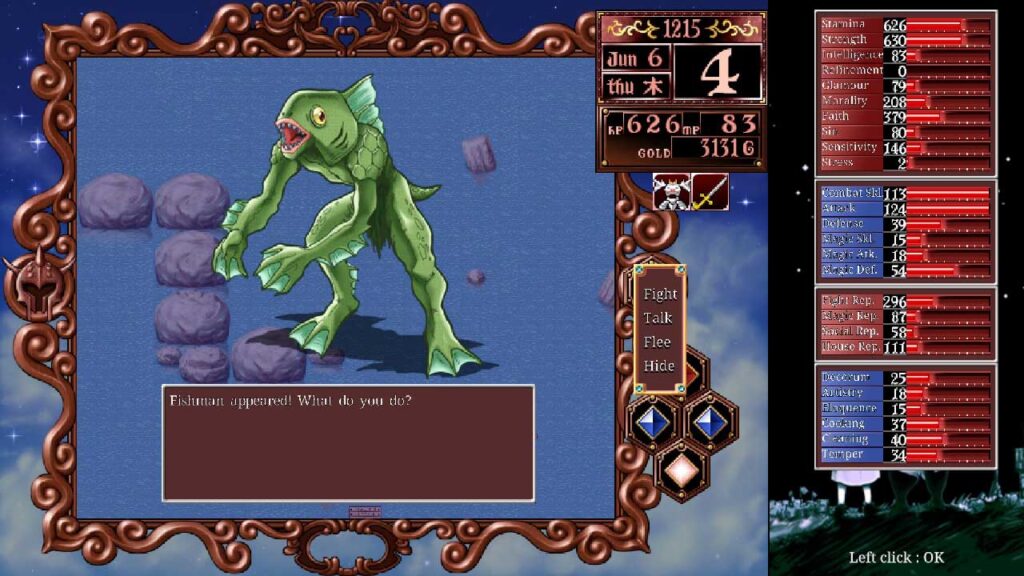Choose Fight against the Fishman

(x=660, y=294)
